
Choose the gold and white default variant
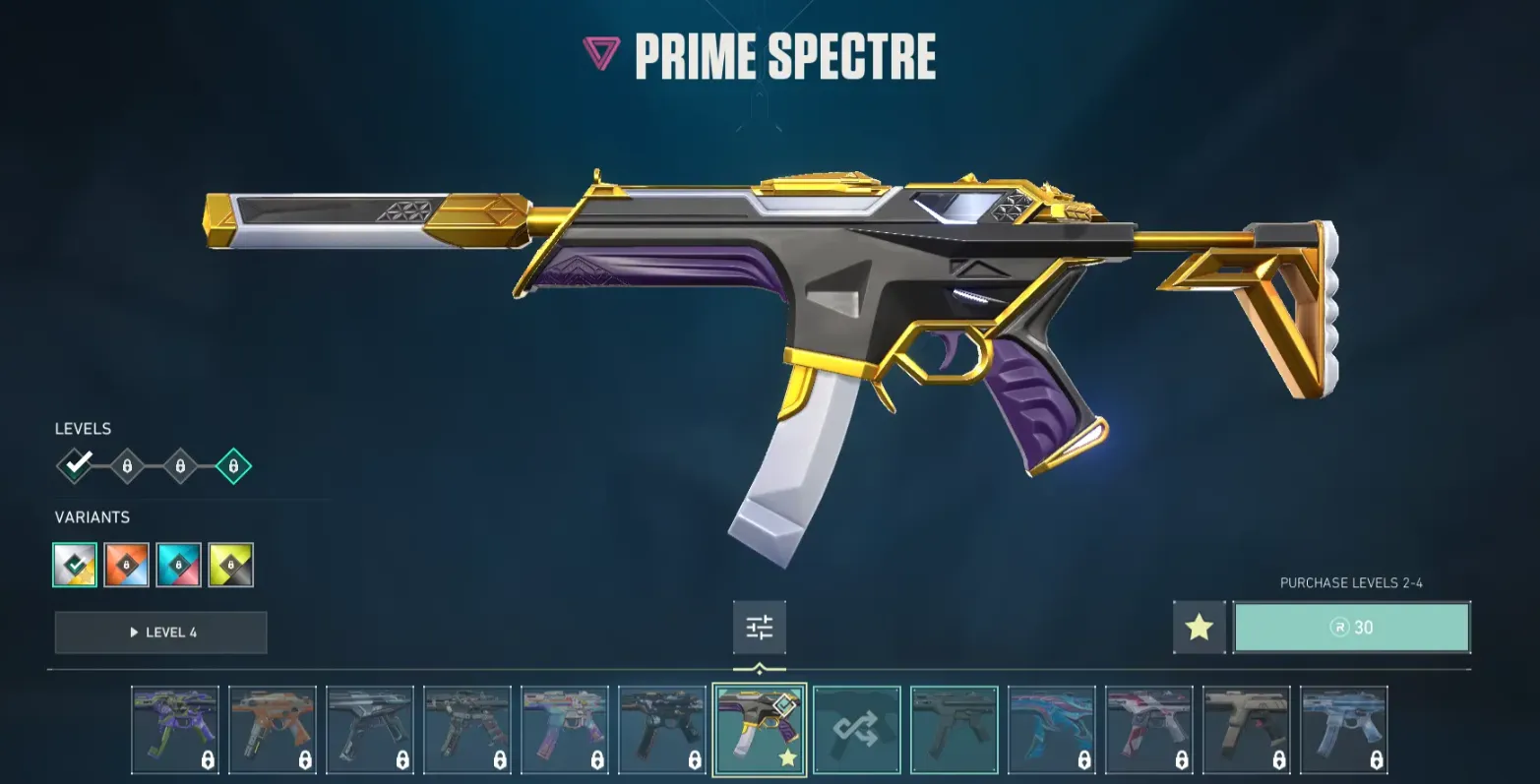[x=75, y=565]
